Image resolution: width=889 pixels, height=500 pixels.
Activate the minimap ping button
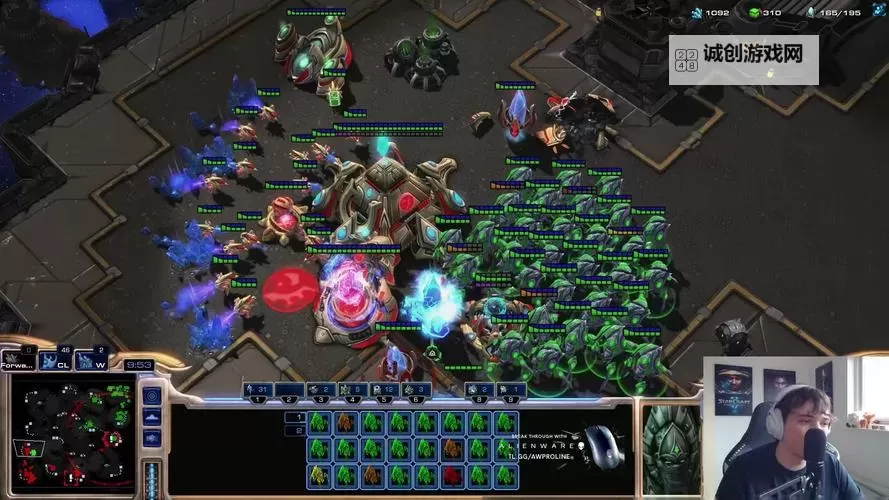coord(152,394)
